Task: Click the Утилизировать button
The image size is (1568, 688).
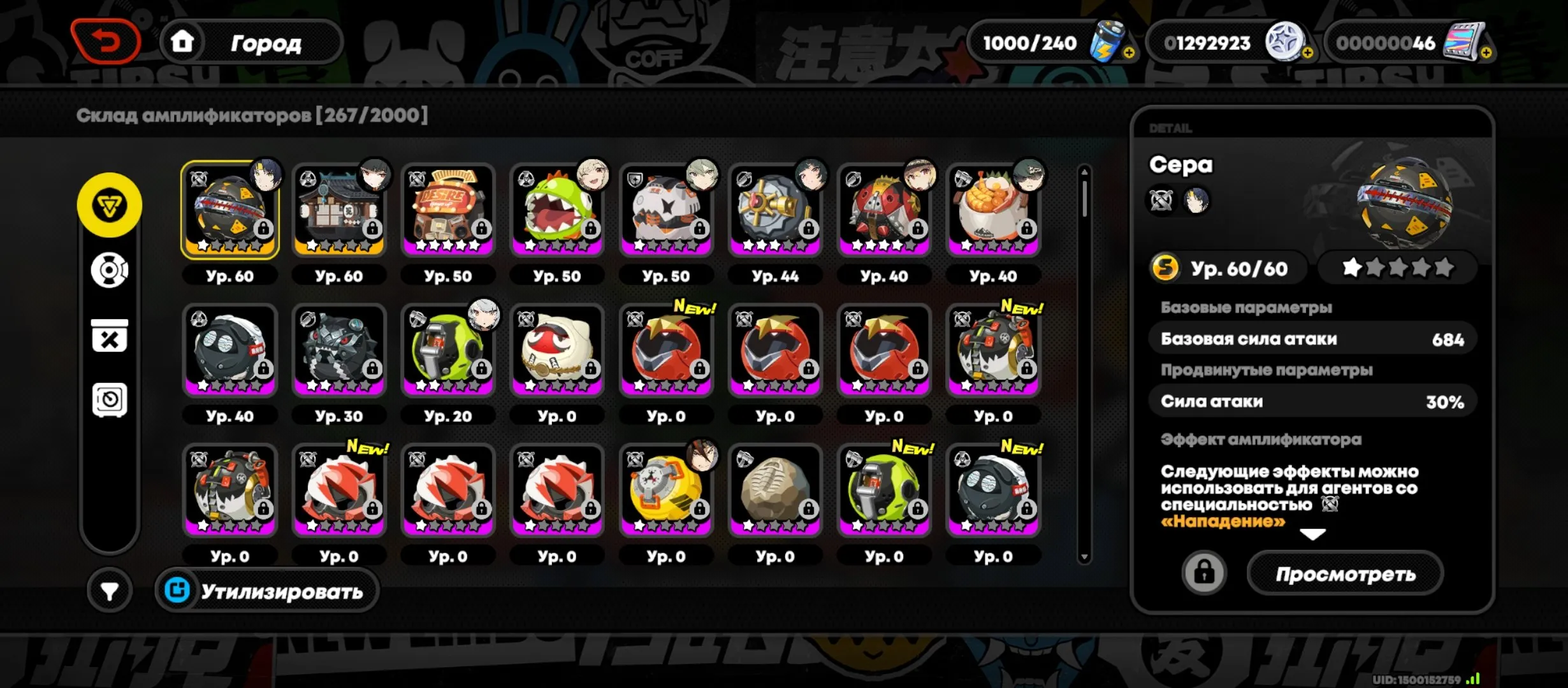Action: point(266,591)
